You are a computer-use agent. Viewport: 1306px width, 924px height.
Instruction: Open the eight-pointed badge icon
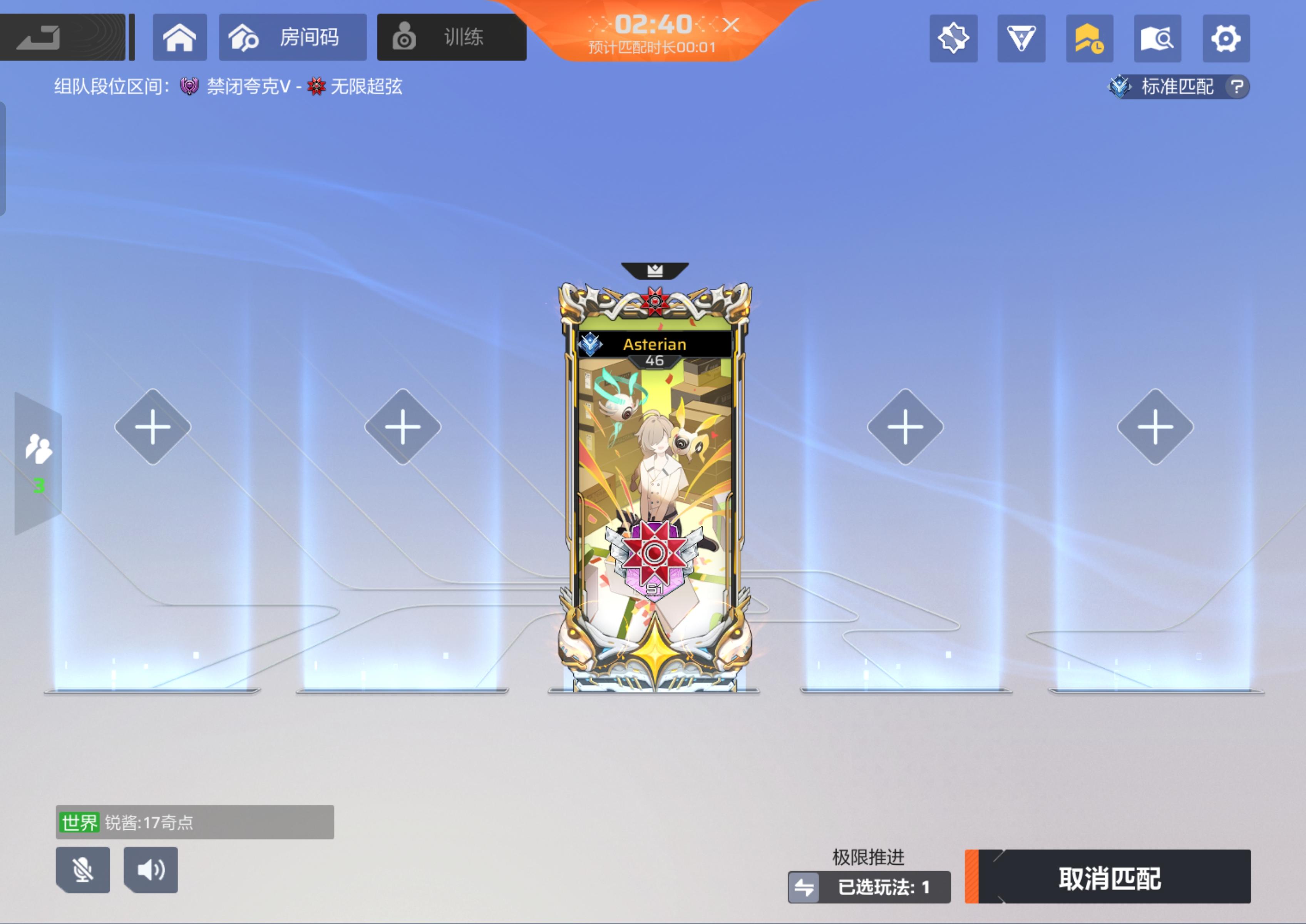tap(953, 38)
